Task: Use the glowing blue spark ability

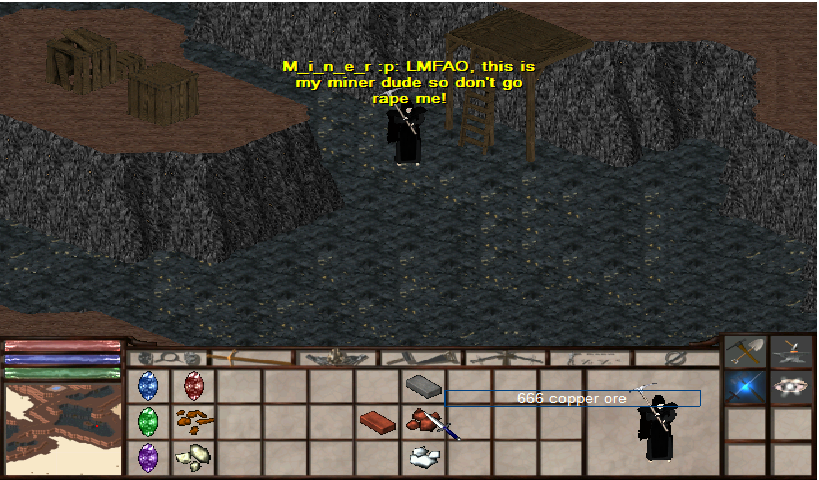Action: pyautogui.click(x=746, y=387)
